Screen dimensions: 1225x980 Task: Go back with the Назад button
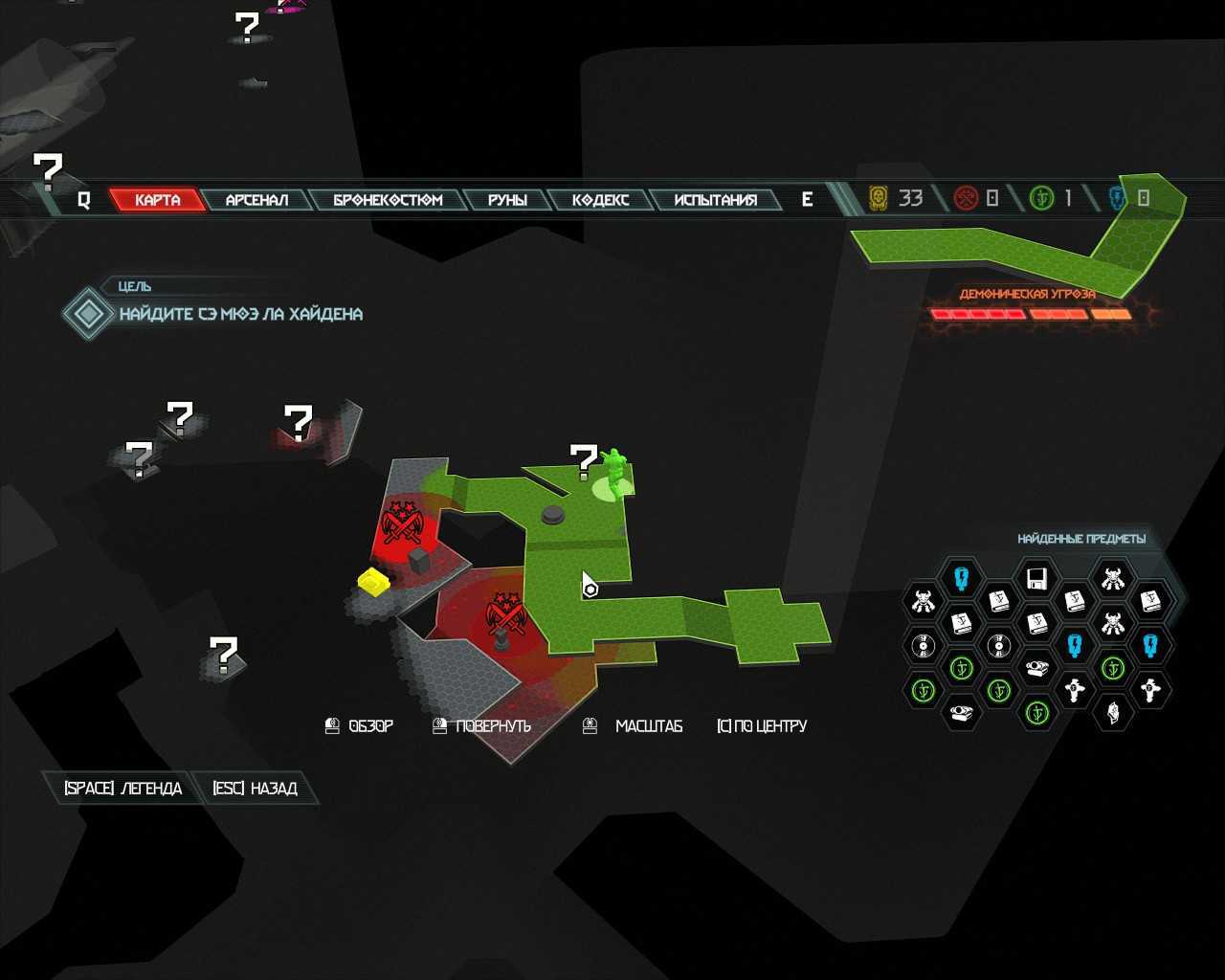[x=255, y=789]
